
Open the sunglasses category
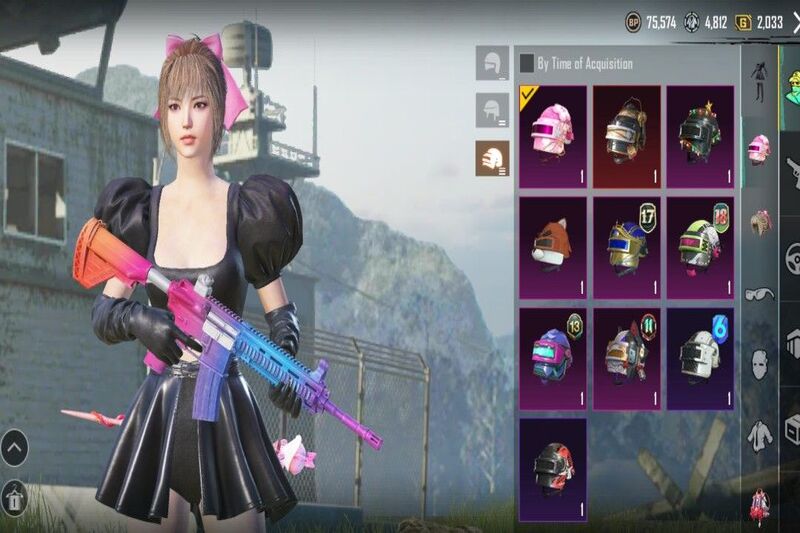759,294
